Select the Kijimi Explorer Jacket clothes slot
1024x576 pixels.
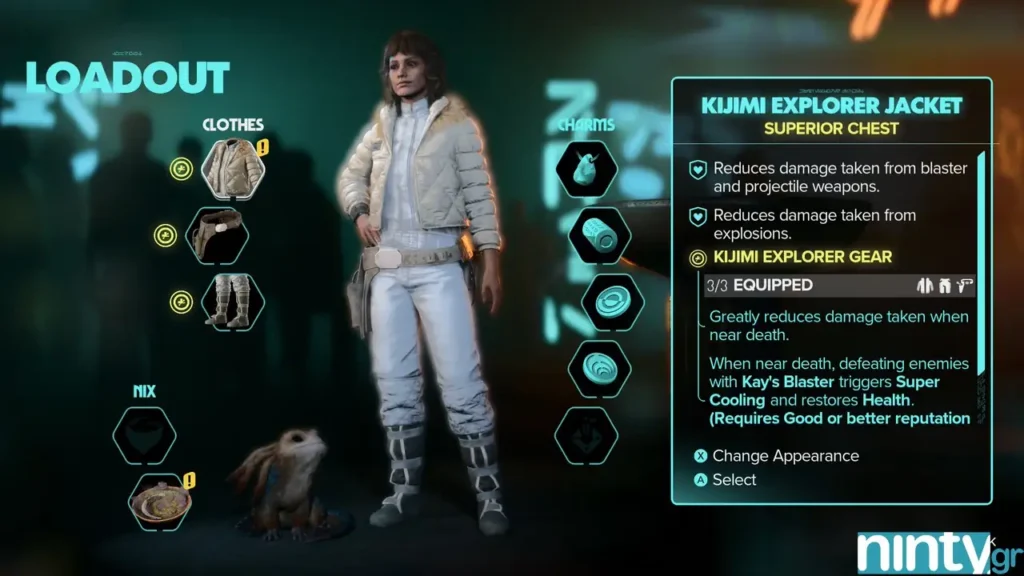click(233, 168)
